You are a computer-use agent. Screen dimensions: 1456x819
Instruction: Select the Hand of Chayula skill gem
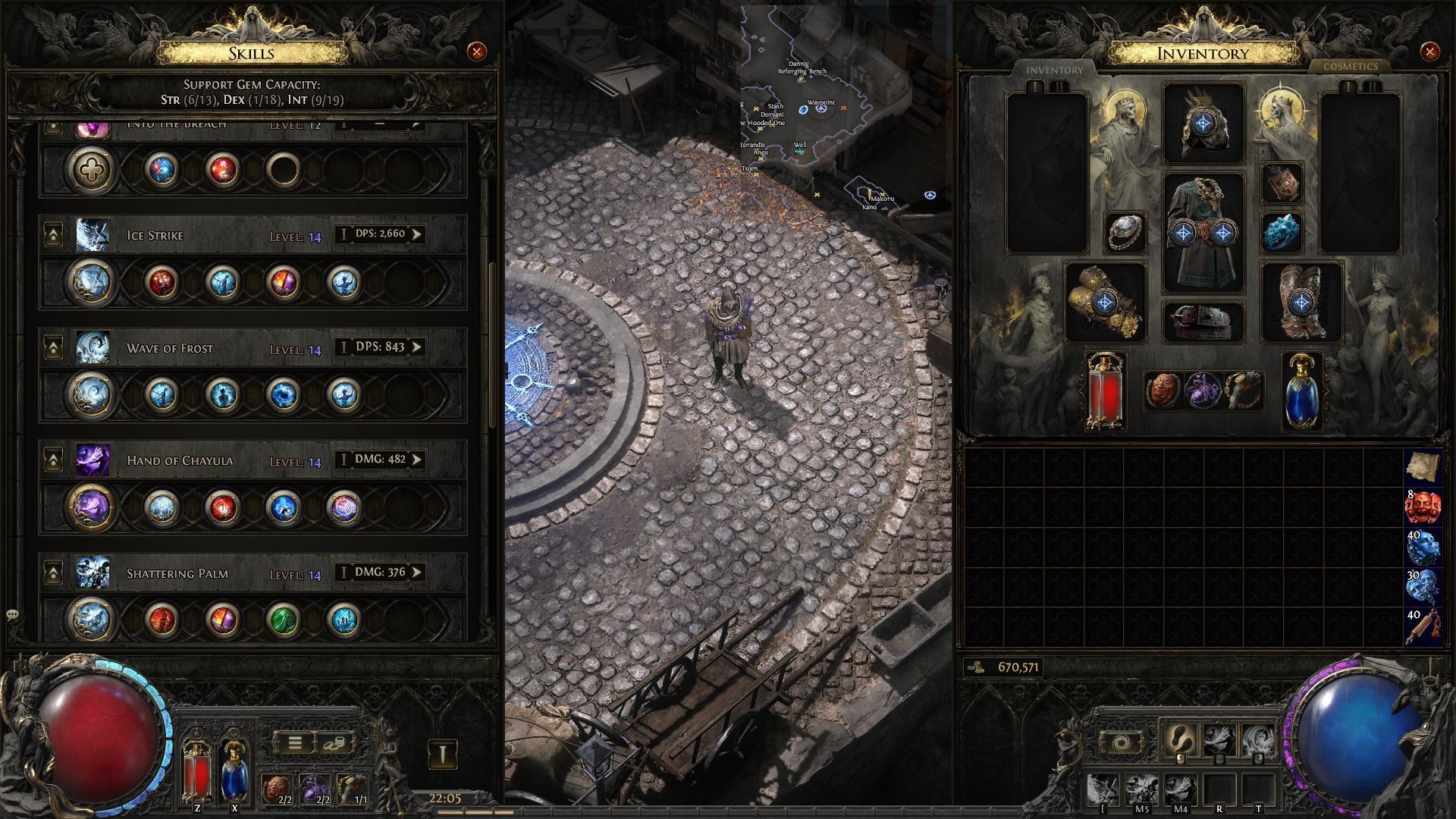tap(91, 507)
